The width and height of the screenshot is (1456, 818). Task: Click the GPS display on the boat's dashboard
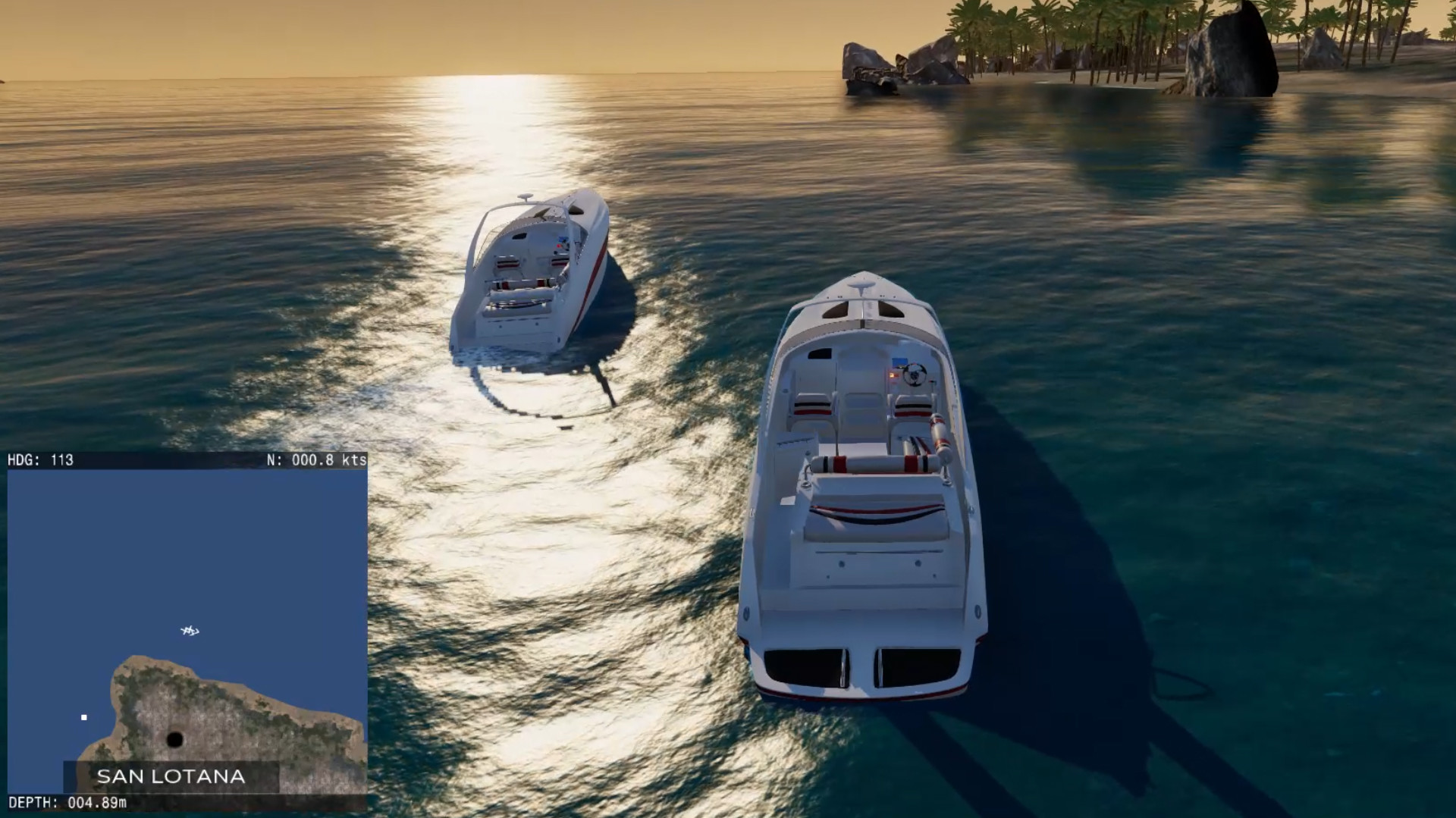[x=898, y=362]
